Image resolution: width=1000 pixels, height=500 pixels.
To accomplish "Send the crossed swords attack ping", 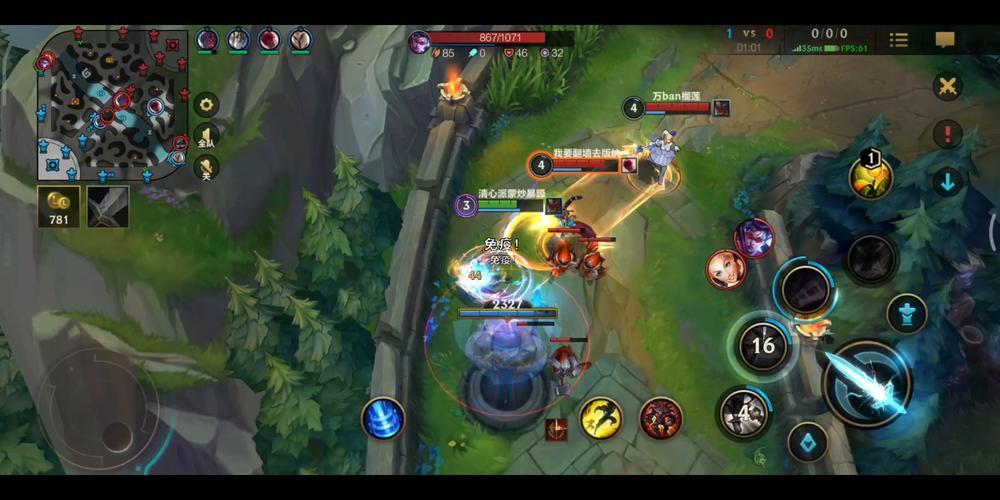I will coord(947,86).
